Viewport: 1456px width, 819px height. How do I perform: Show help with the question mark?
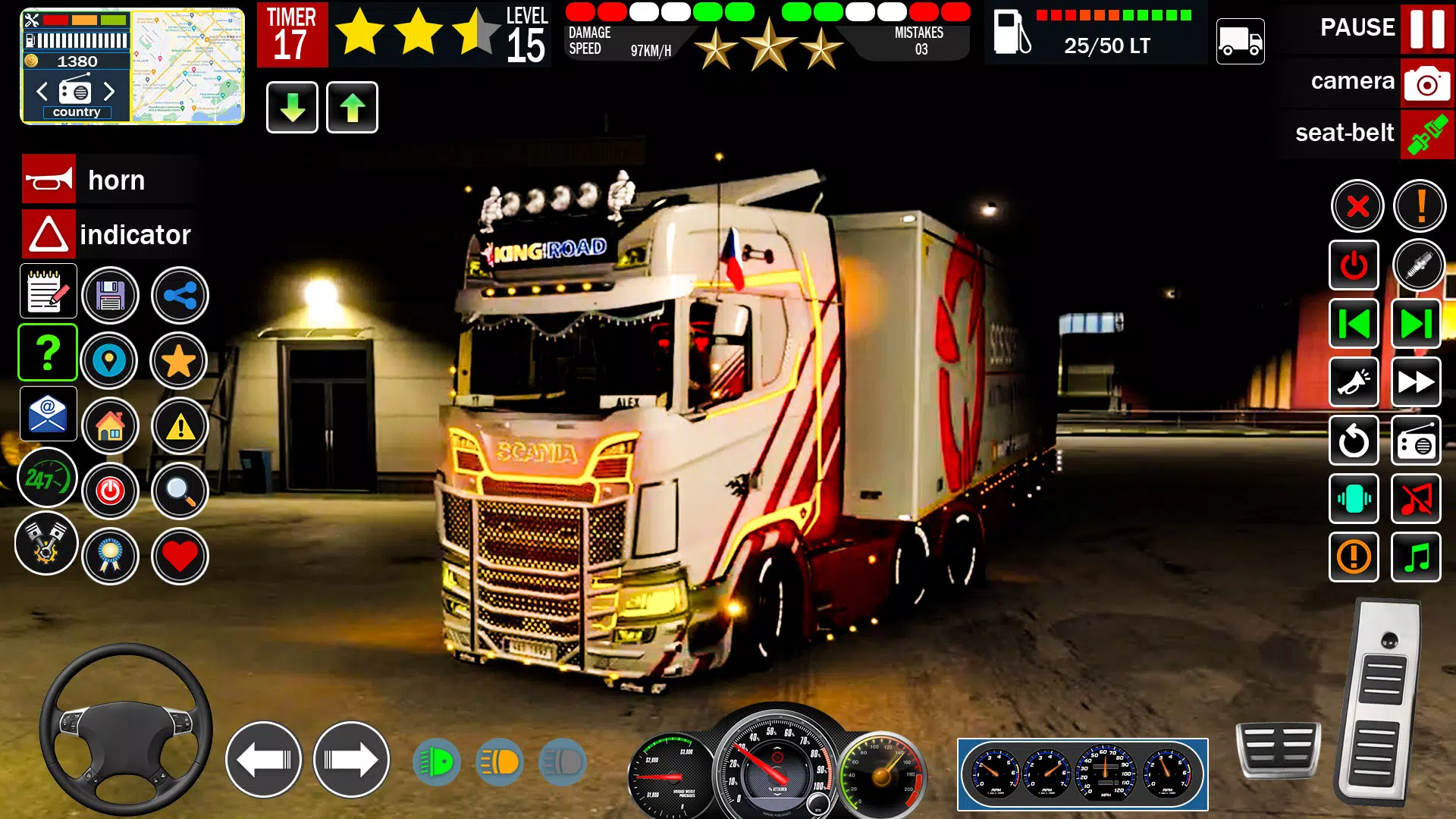pyautogui.click(x=48, y=353)
